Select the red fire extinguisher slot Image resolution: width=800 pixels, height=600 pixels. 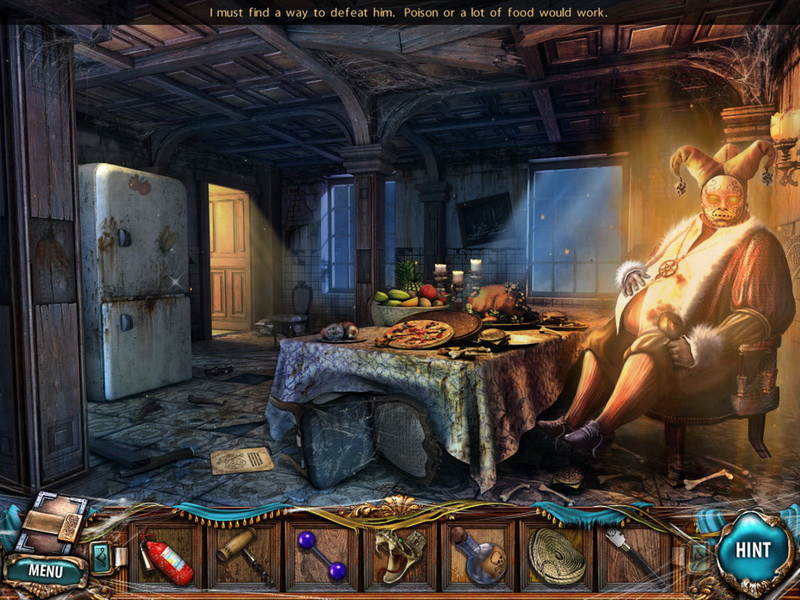[x=167, y=555]
